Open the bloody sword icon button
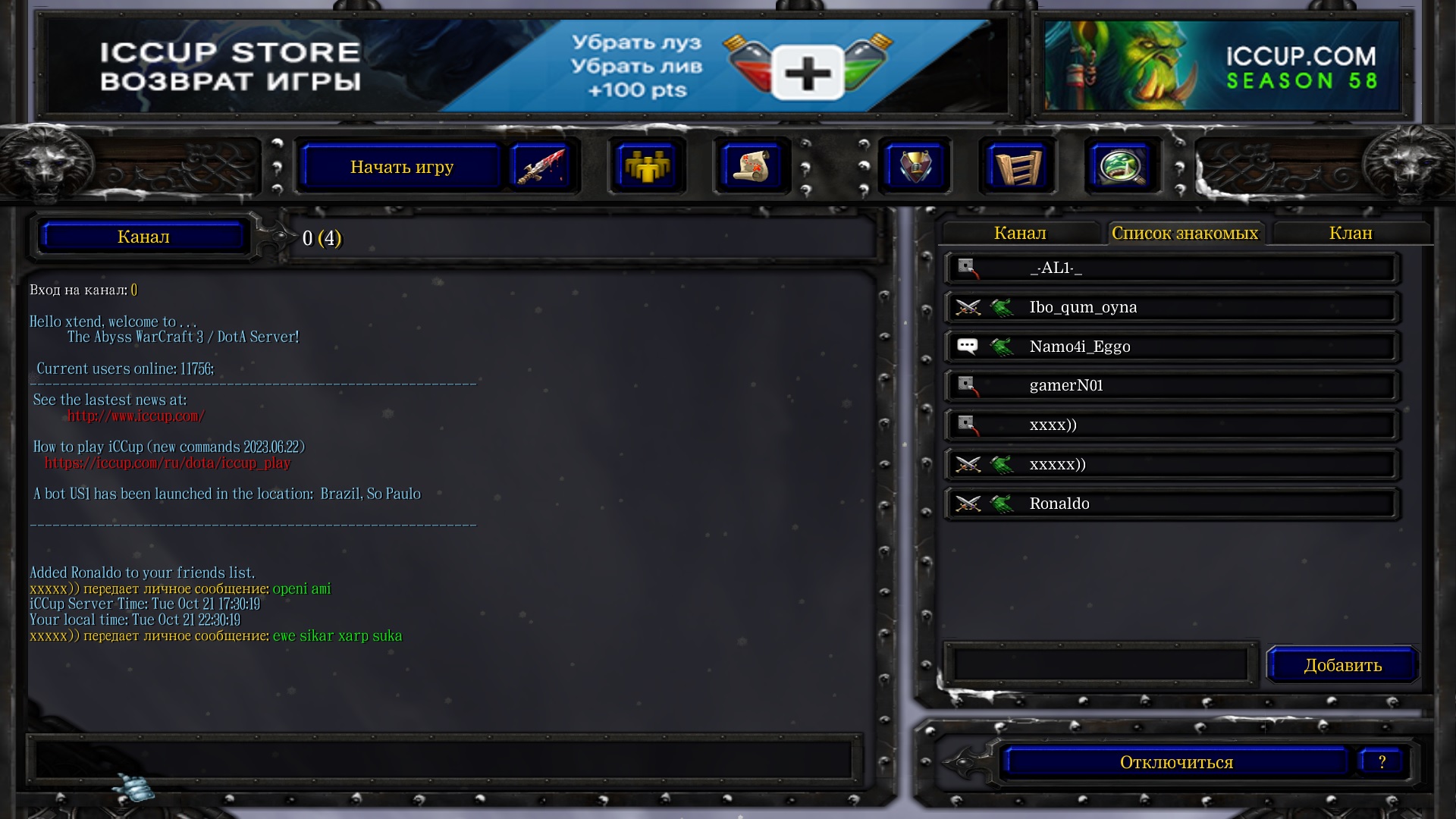1456x819 pixels. 540,166
